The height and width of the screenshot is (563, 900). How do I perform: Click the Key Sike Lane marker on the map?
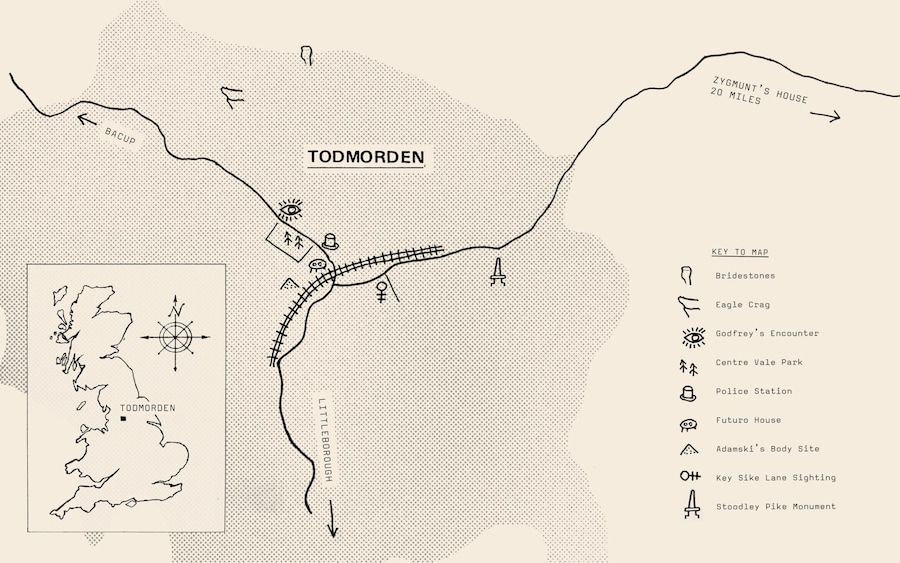tap(381, 291)
